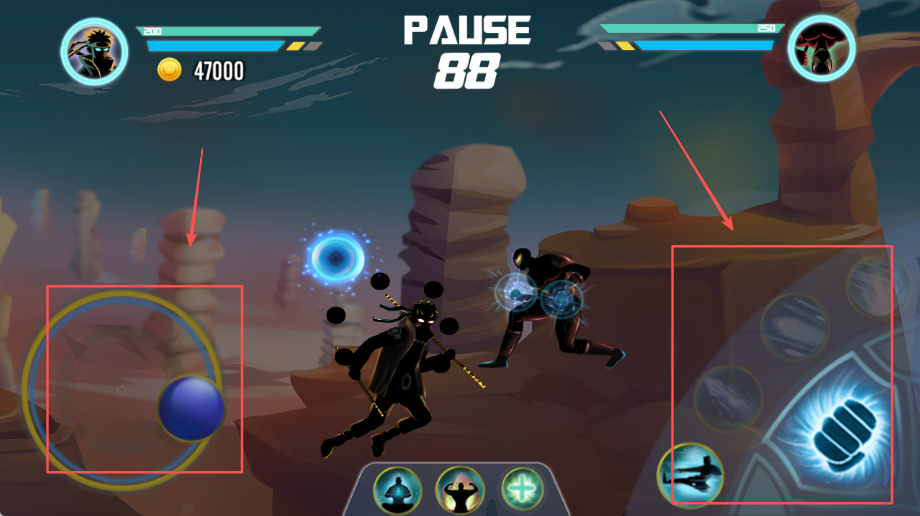Click the player's ninja portrait
920x516 pixels.
[93, 49]
